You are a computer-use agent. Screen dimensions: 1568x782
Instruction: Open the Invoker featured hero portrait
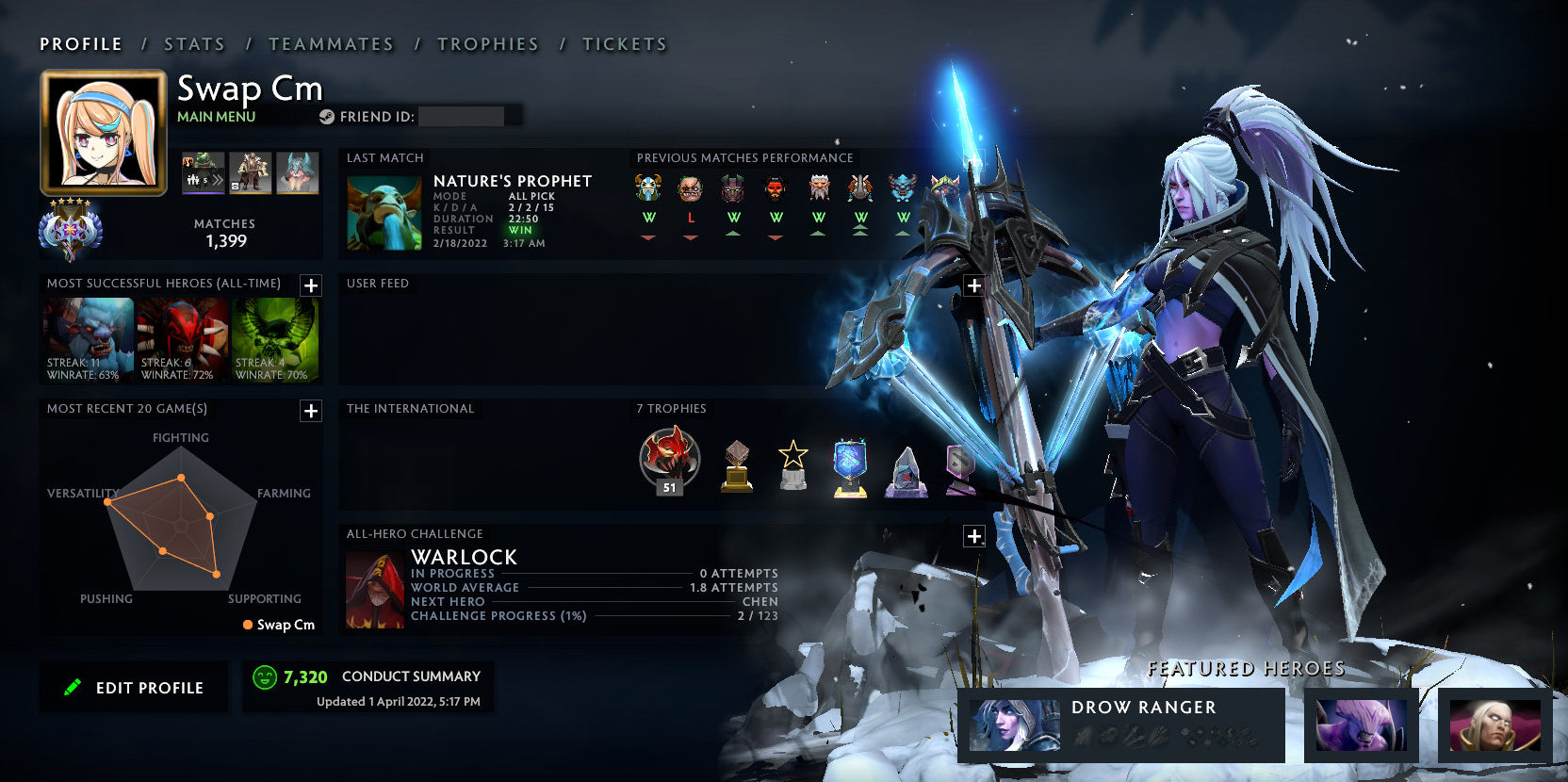1494,725
